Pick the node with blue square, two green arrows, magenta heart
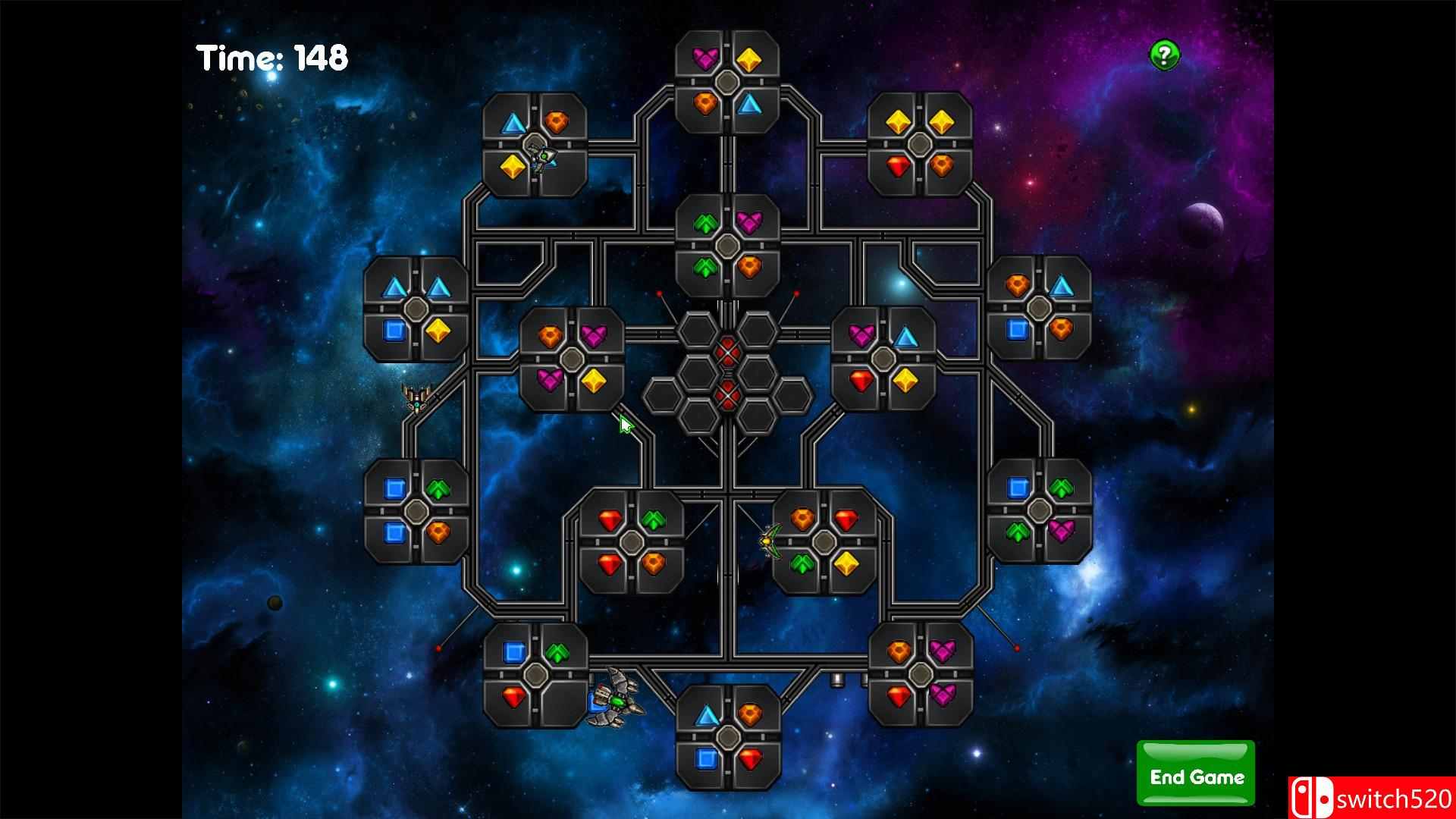The width and height of the screenshot is (1456, 819). (1039, 510)
